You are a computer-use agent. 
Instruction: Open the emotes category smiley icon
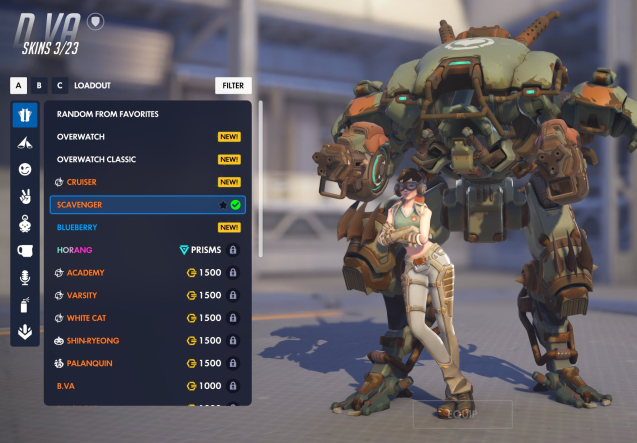pyautogui.click(x=25, y=170)
